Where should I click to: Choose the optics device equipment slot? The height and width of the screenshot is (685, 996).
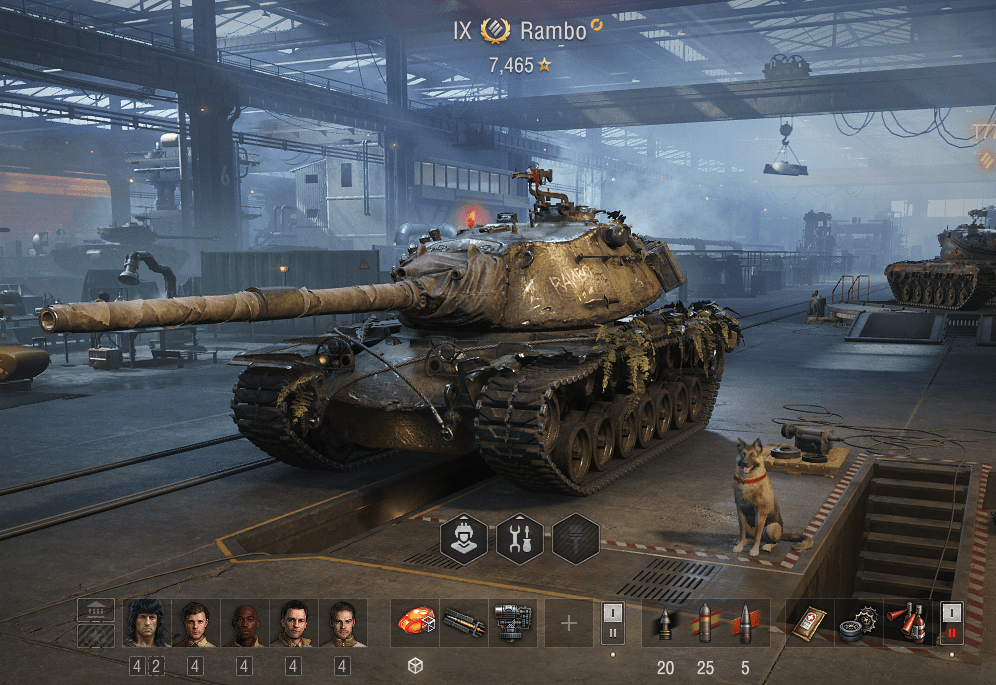pyautogui.click(x=513, y=623)
